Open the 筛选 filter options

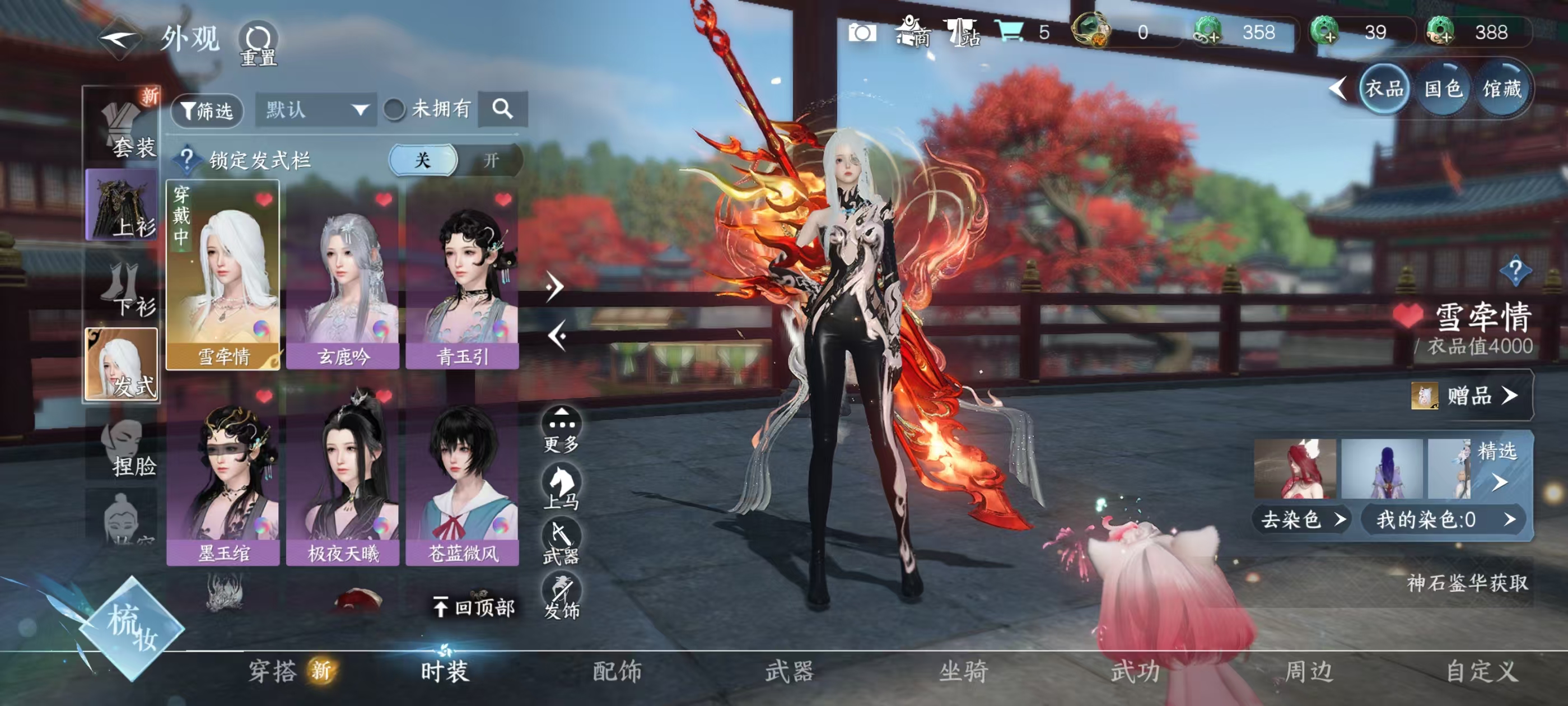[207, 110]
